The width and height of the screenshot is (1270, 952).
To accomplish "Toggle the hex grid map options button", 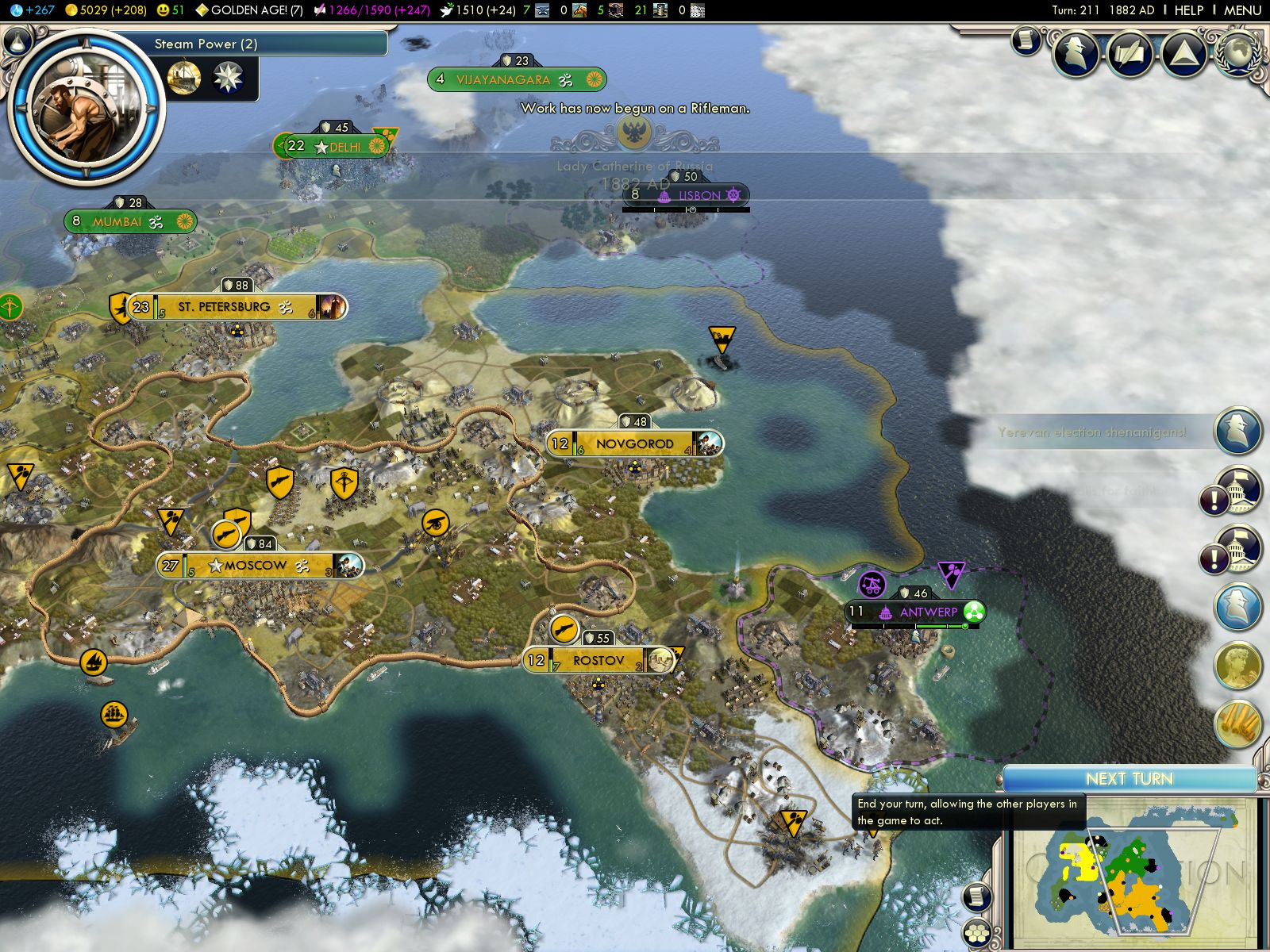I will click(x=977, y=934).
